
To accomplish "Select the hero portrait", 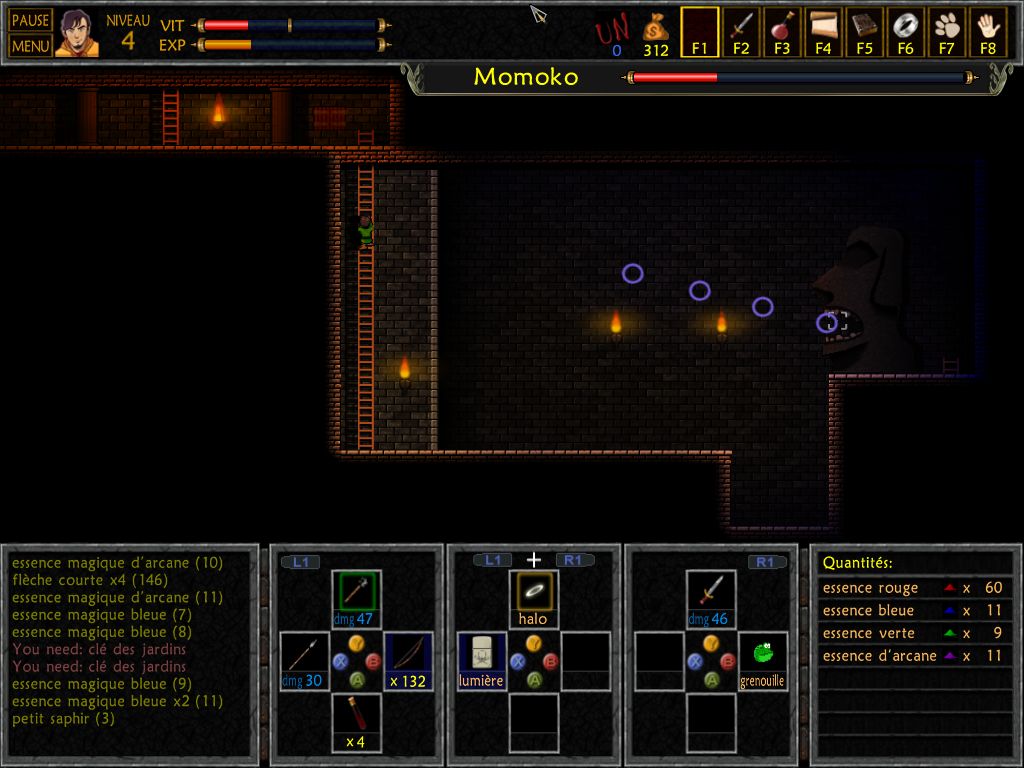I will [x=77, y=33].
